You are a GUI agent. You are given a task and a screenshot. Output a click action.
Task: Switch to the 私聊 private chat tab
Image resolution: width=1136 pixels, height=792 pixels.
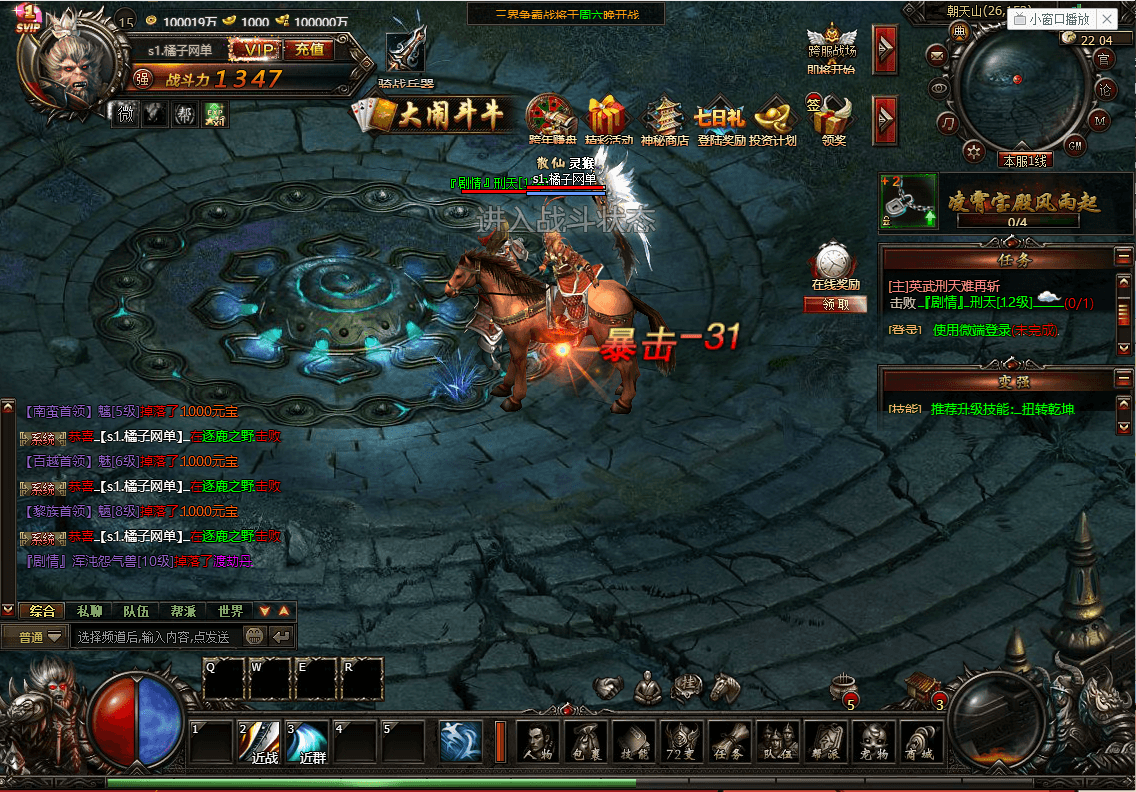89,611
